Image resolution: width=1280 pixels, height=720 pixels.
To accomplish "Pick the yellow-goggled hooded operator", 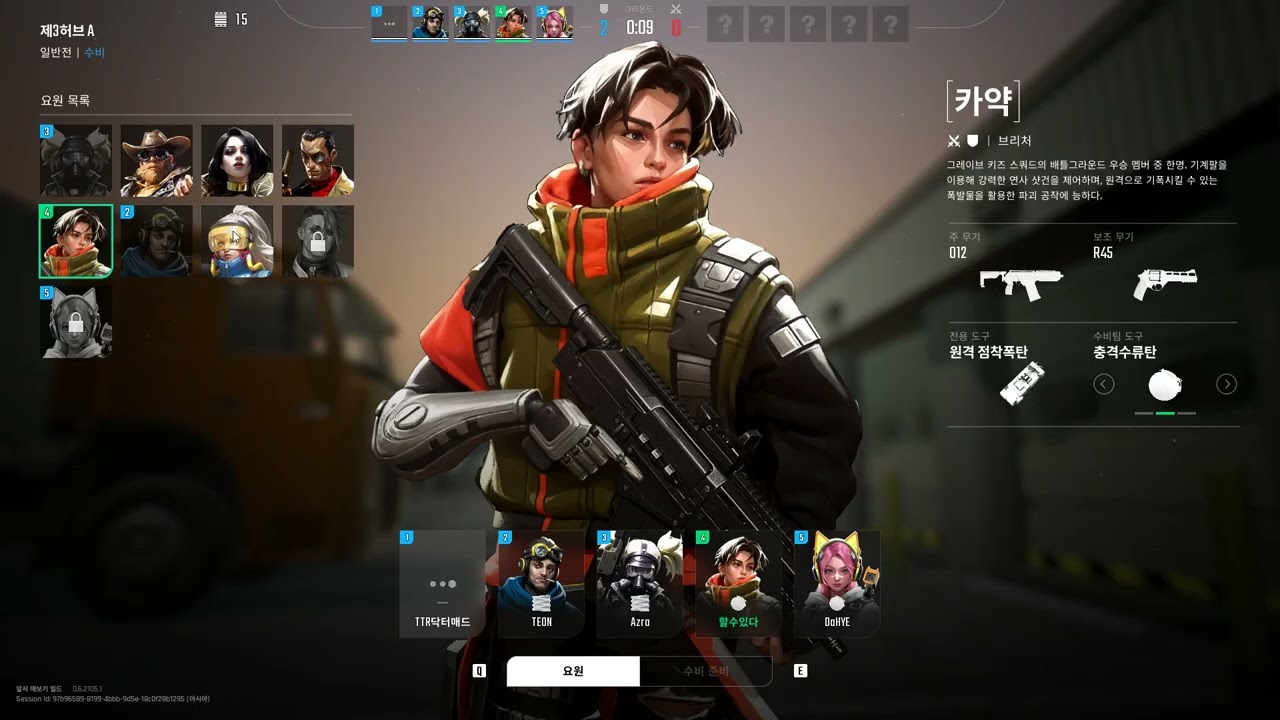I will tap(237, 241).
